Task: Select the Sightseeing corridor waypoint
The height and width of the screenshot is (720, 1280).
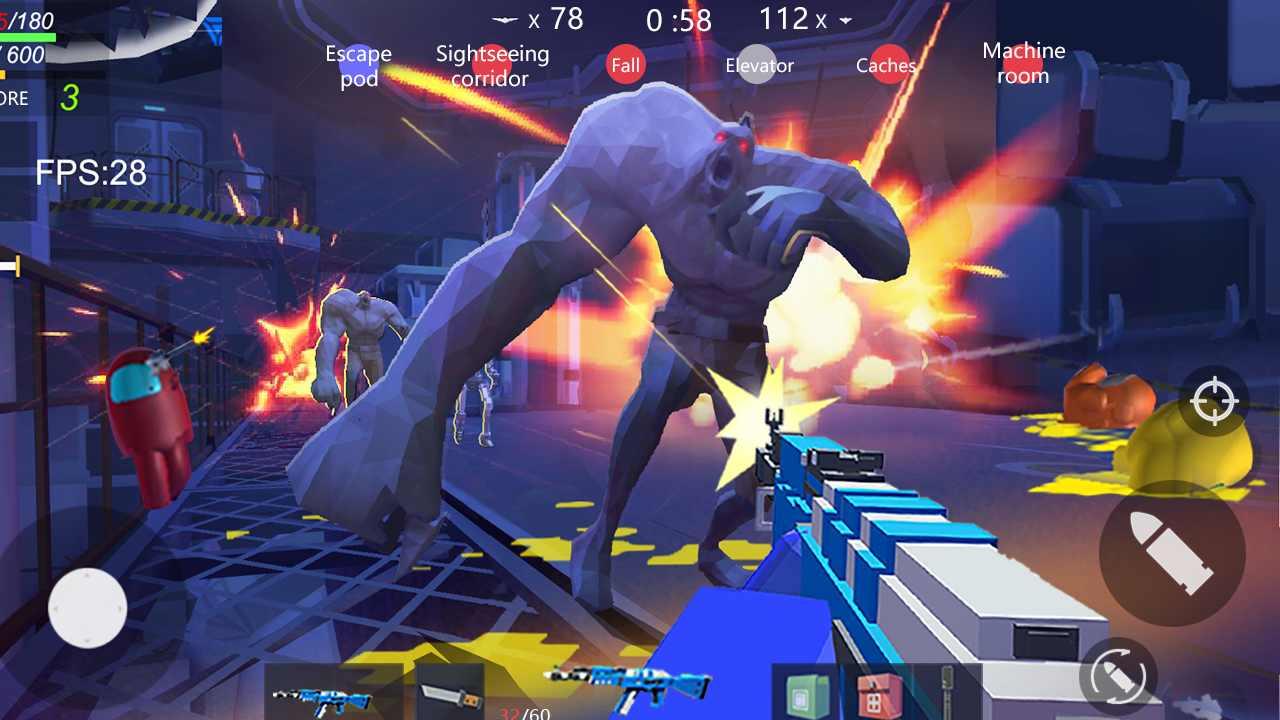Action: click(490, 66)
